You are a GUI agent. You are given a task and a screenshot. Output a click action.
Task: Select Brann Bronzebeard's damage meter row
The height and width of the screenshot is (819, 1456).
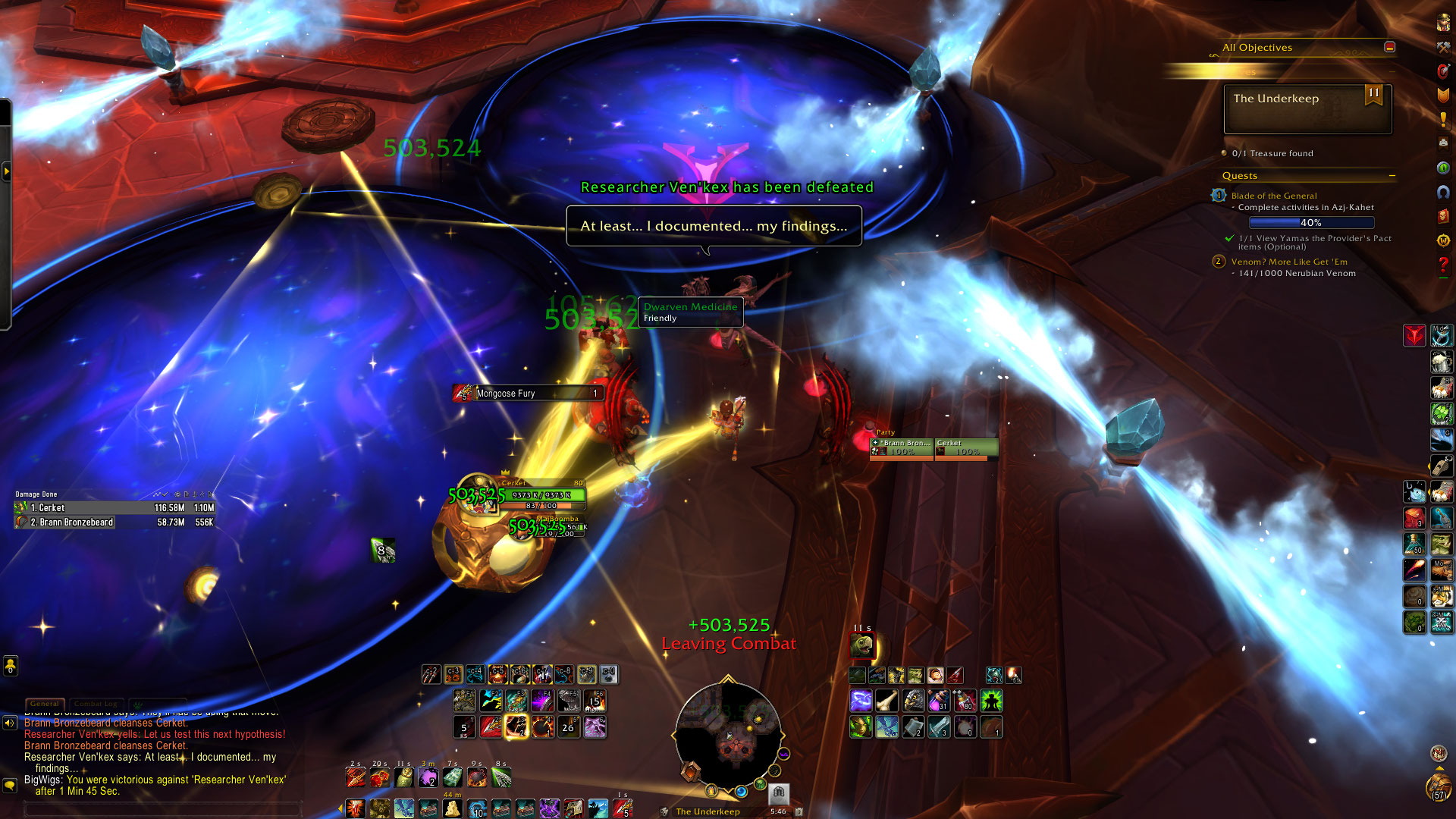click(115, 522)
